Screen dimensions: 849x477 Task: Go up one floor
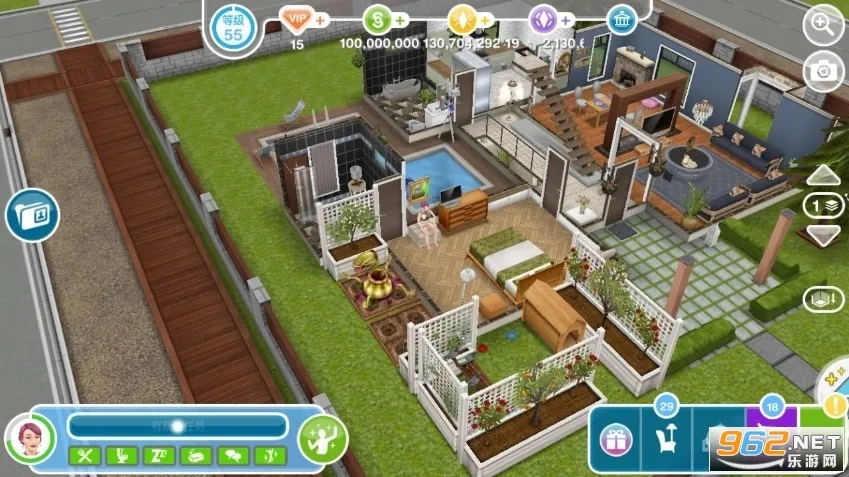coord(823,176)
